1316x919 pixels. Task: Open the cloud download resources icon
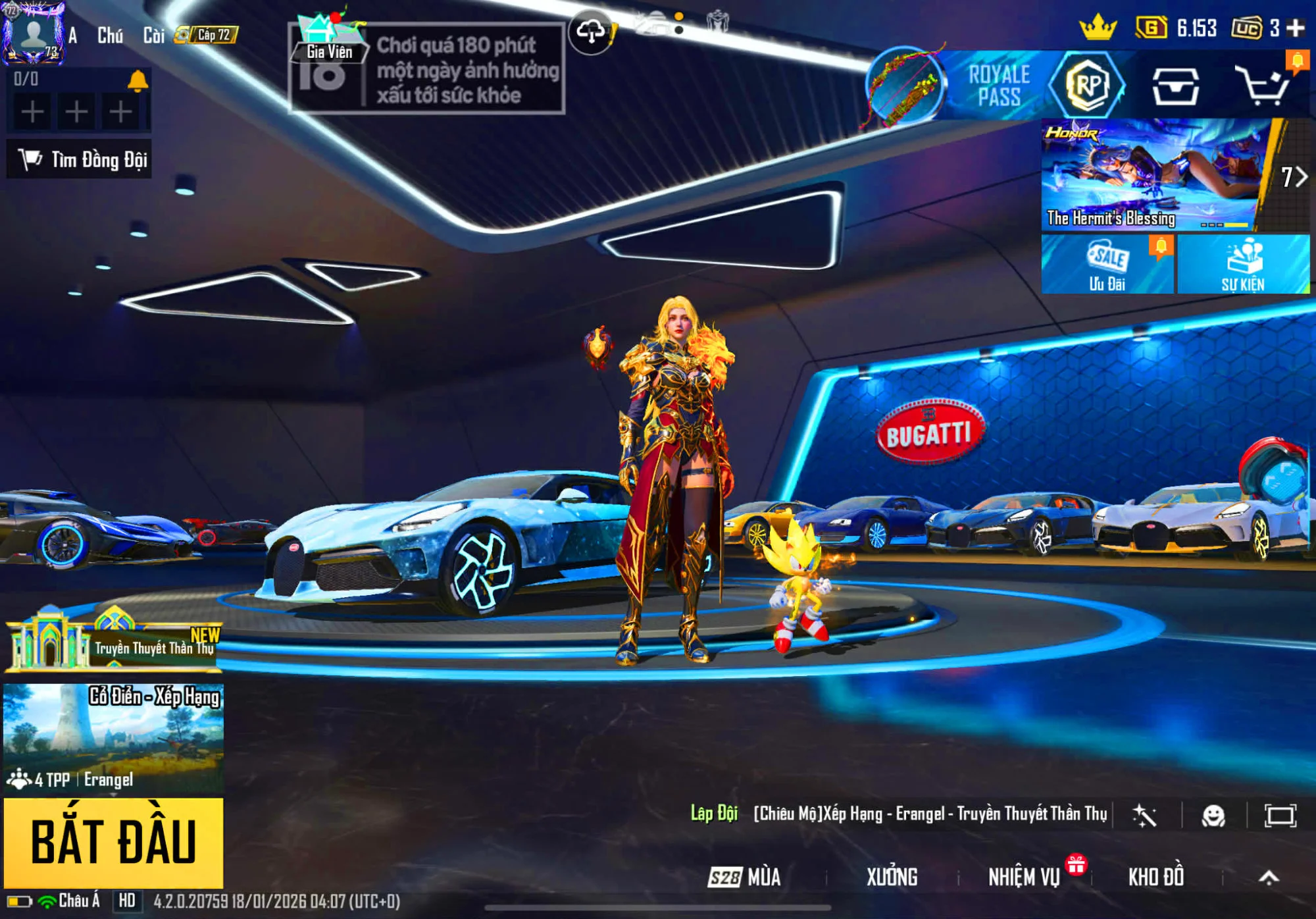[591, 31]
